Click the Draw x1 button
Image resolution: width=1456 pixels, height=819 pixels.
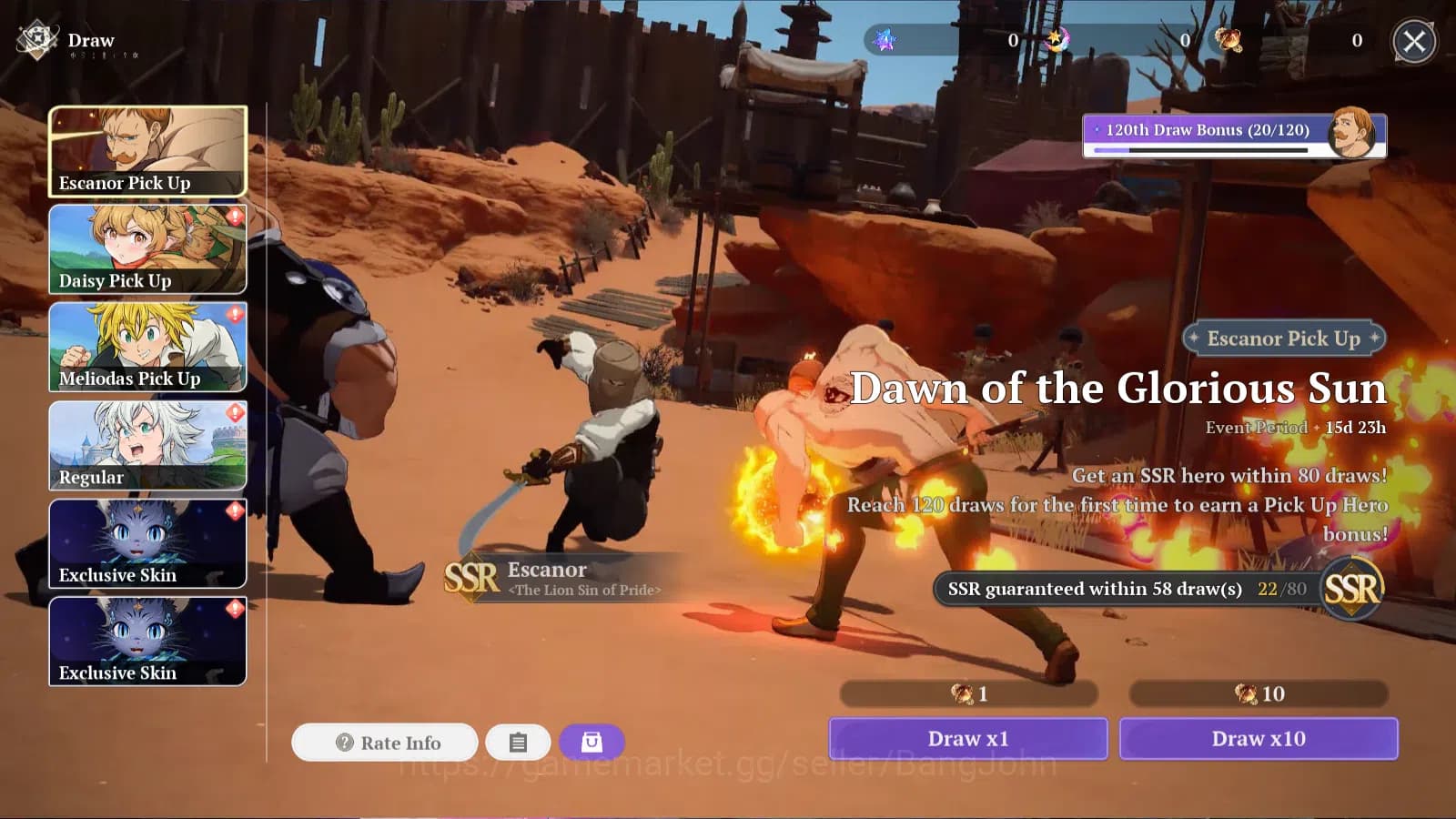pyautogui.click(x=967, y=739)
